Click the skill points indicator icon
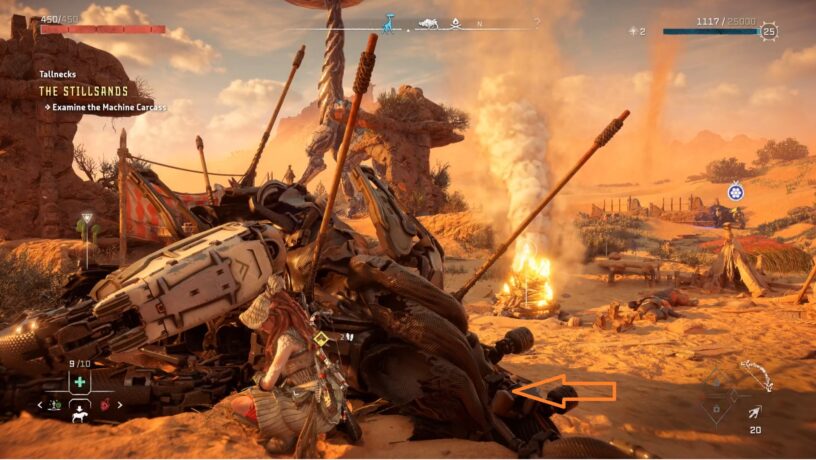Image resolution: width=816 pixels, height=460 pixels. [632, 31]
